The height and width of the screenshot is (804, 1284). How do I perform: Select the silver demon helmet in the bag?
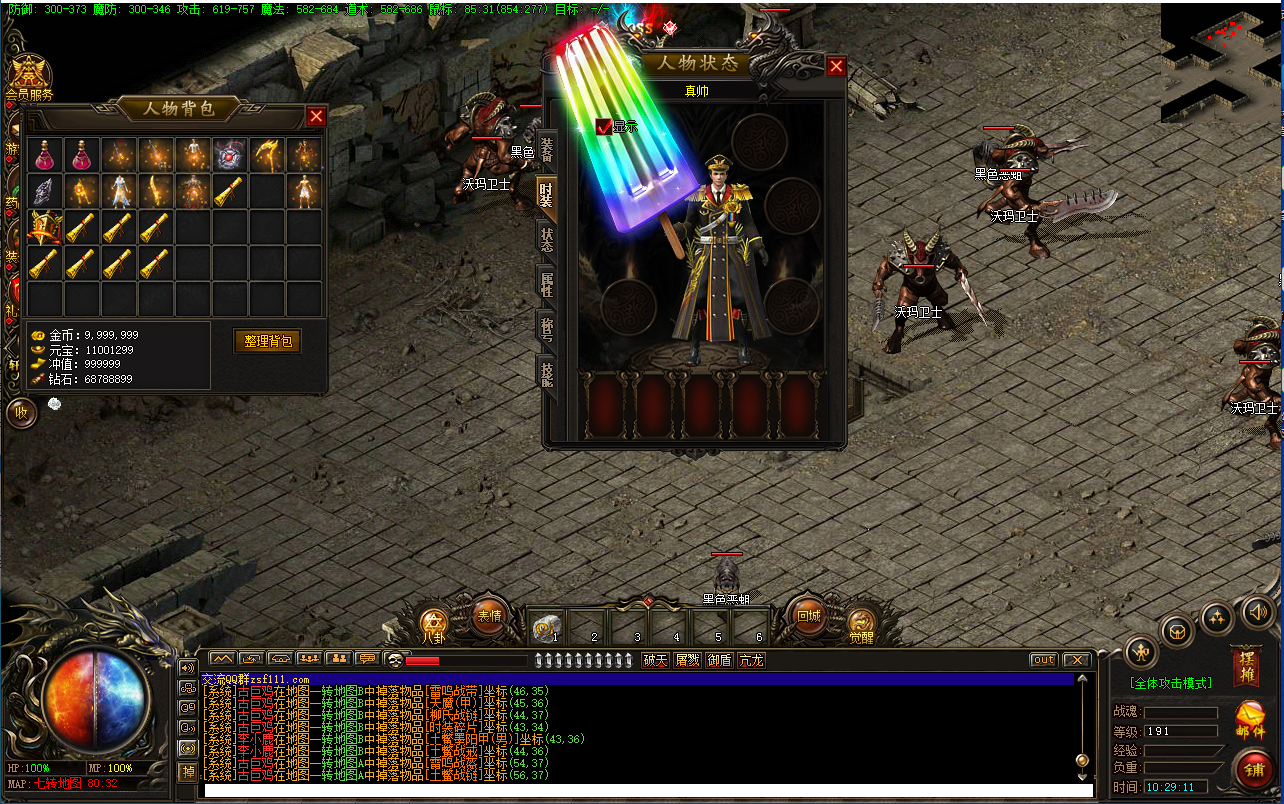click(231, 155)
